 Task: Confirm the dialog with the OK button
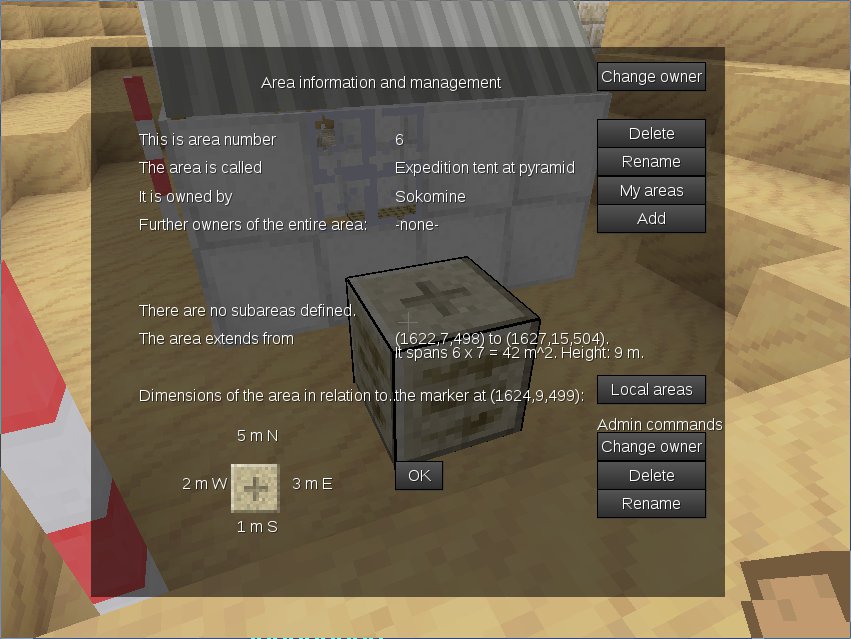pyautogui.click(x=419, y=475)
